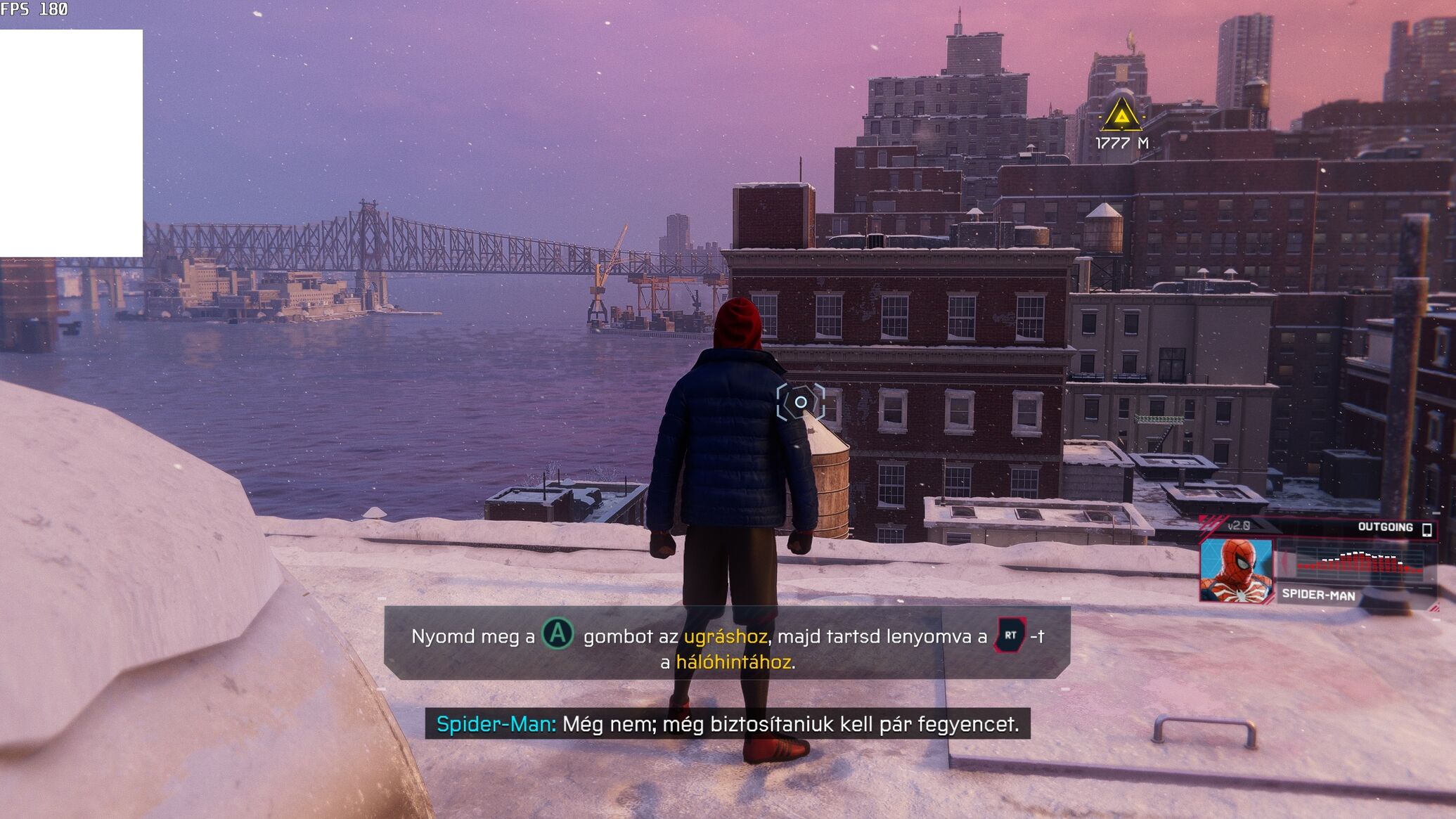Select the Spider-Man caller portrait
The image size is (1456, 819).
click(x=1236, y=570)
